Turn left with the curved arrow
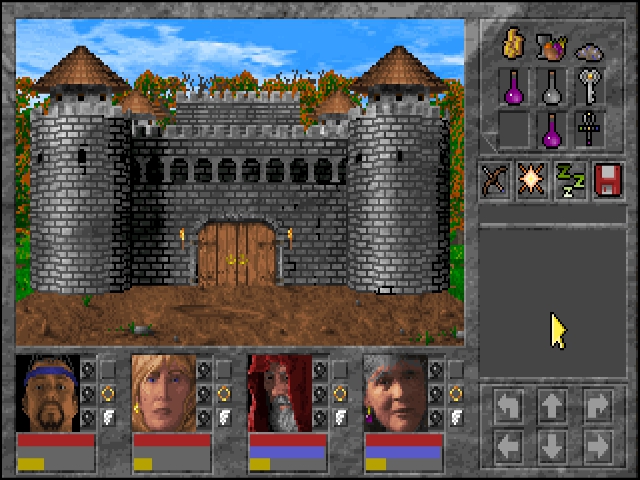The height and width of the screenshot is (480, 640). tap(509, 405)
